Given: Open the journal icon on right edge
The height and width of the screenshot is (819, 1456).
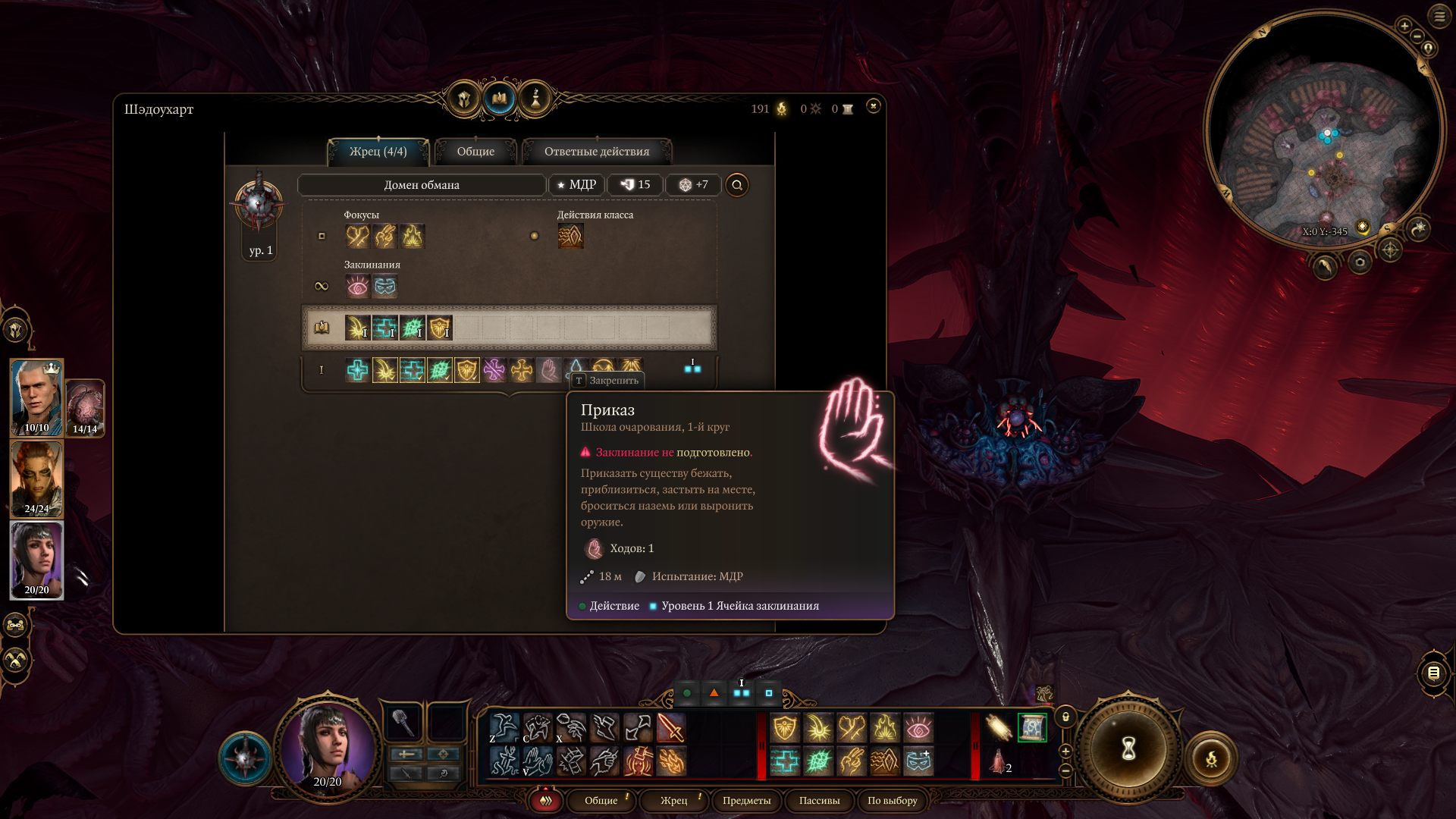Looking at the screenshot, I should tap(1433, 673).
